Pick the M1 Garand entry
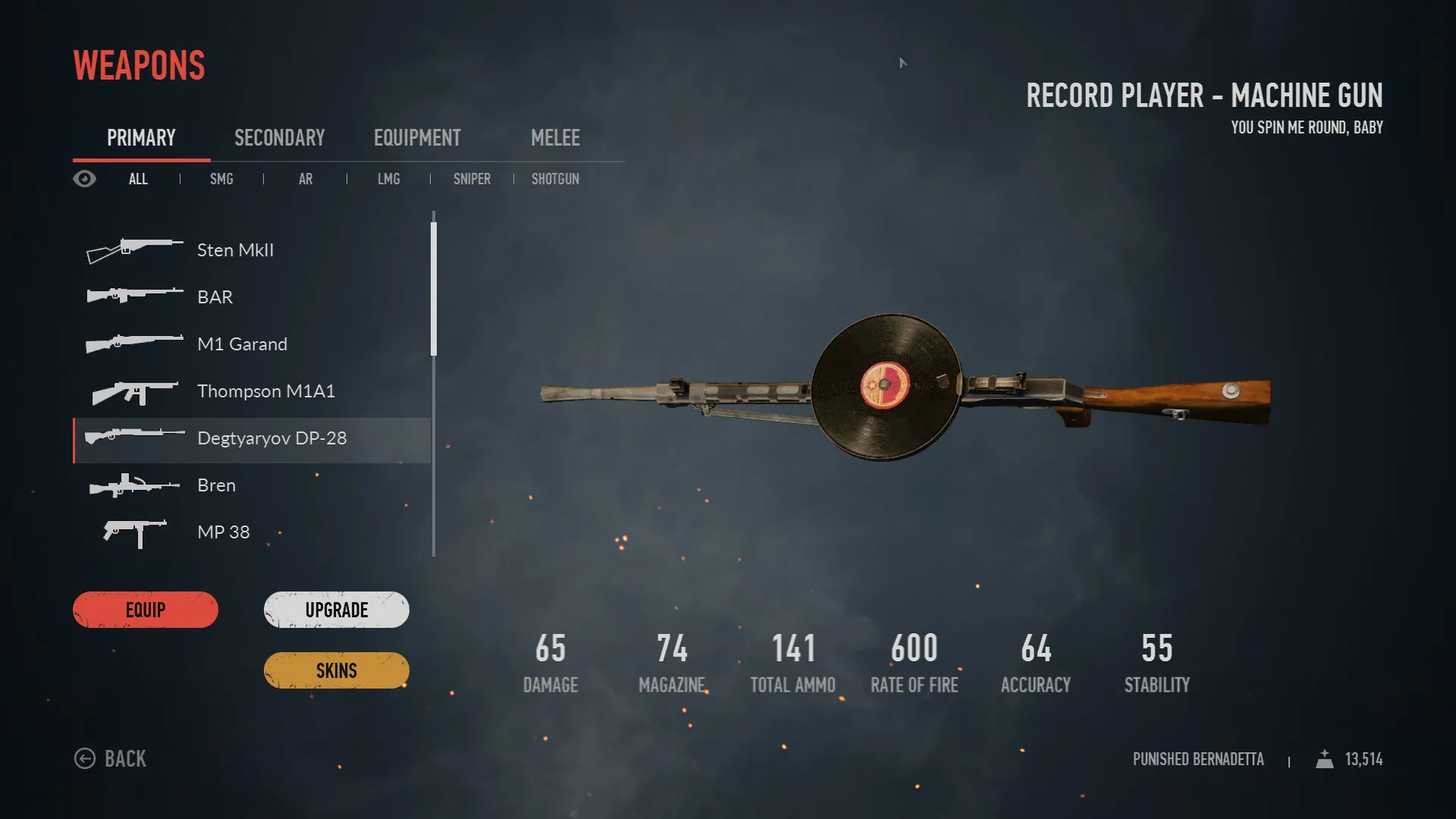Image resolution: width=1456 pixels, height=819 pixels. 242,344
